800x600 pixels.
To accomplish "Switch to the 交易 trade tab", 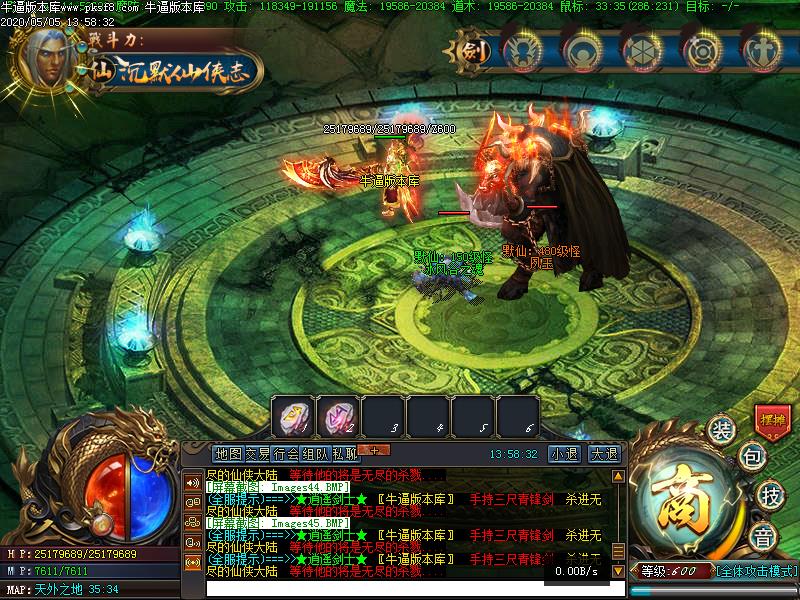I will coord(258,453).
